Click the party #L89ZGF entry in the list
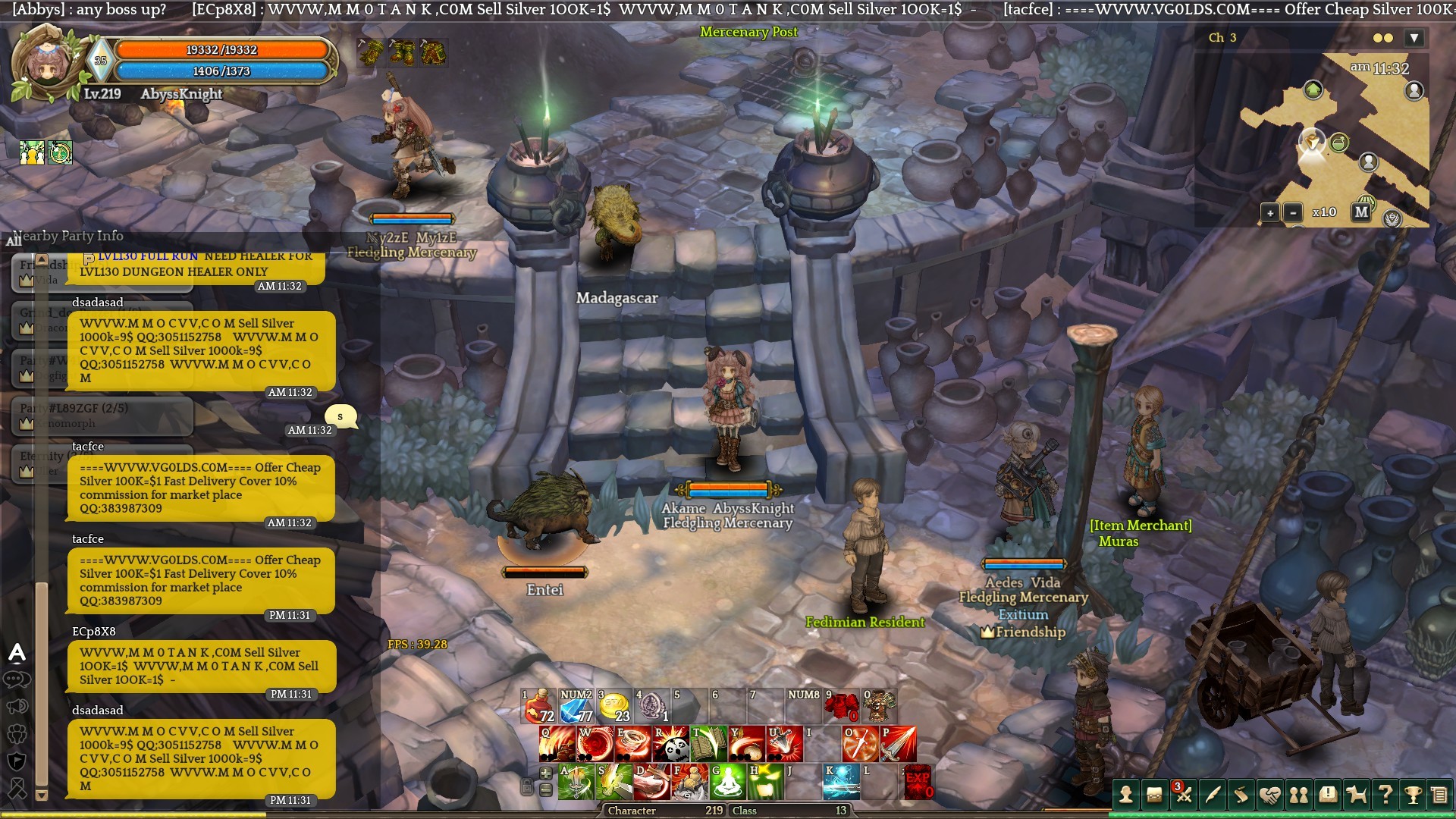 [102, 415]
